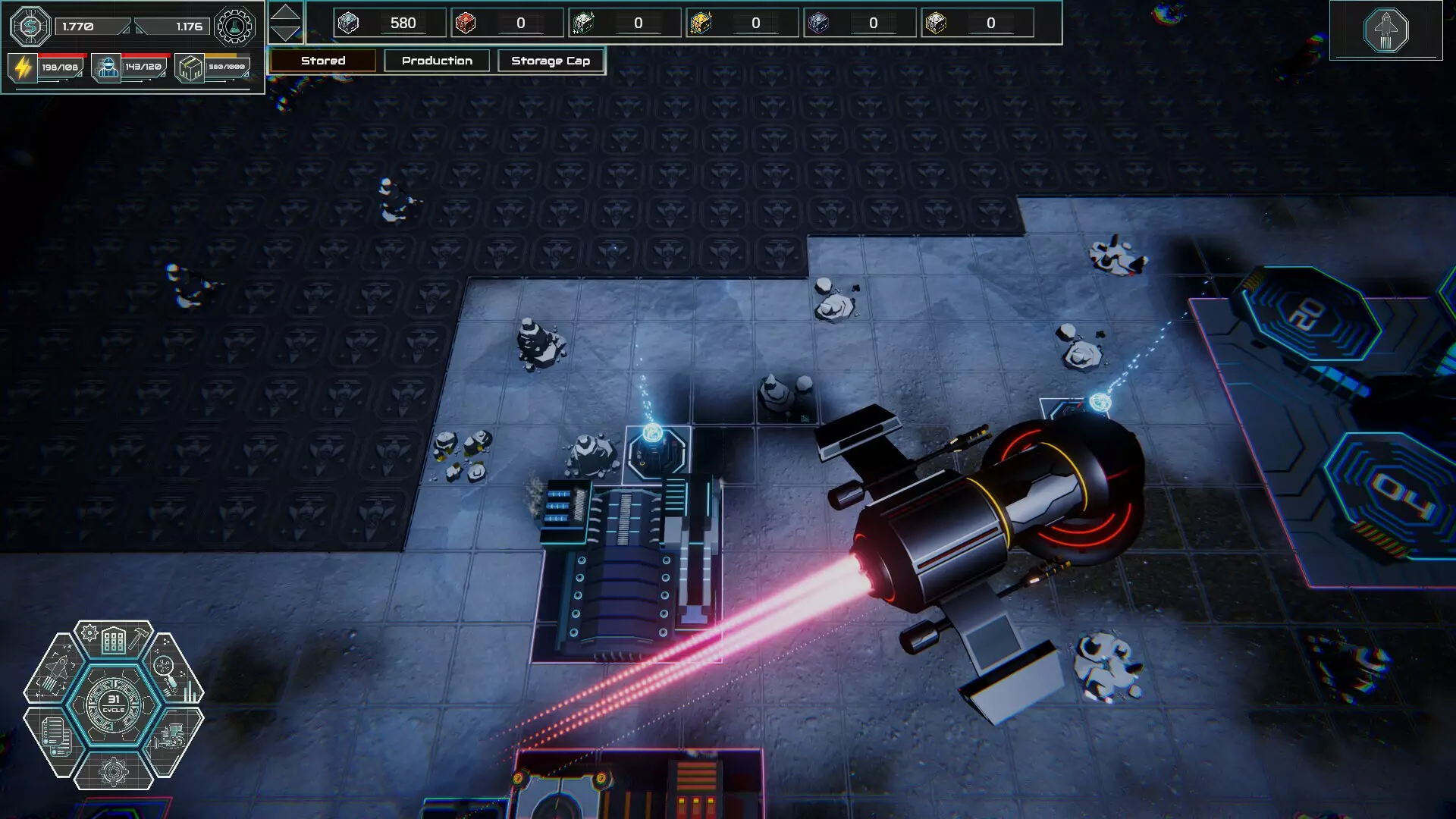Click the dollar credits icon
The height and width of the screenshot is (819, 1456).
[x=30, y=27]
